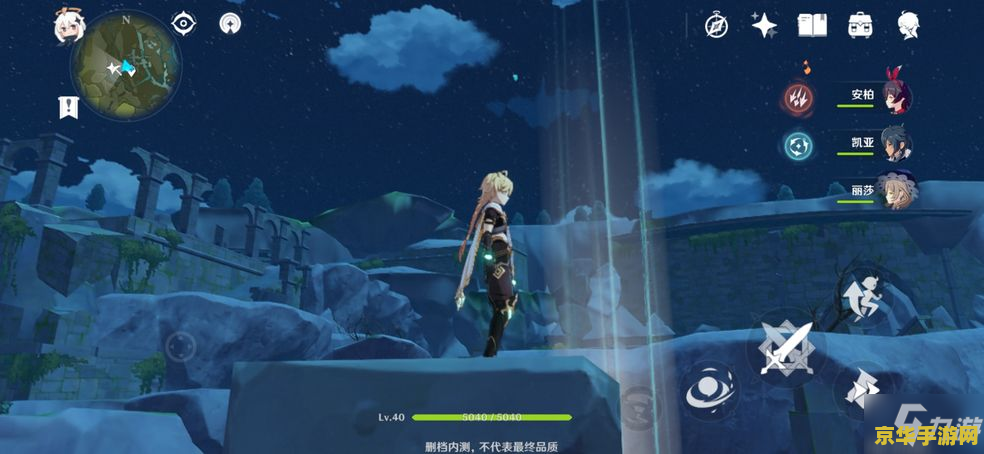Tap the teal swirl icon beside 凯亚
This screenshot has width=984, height=454.
click(797, 145)
